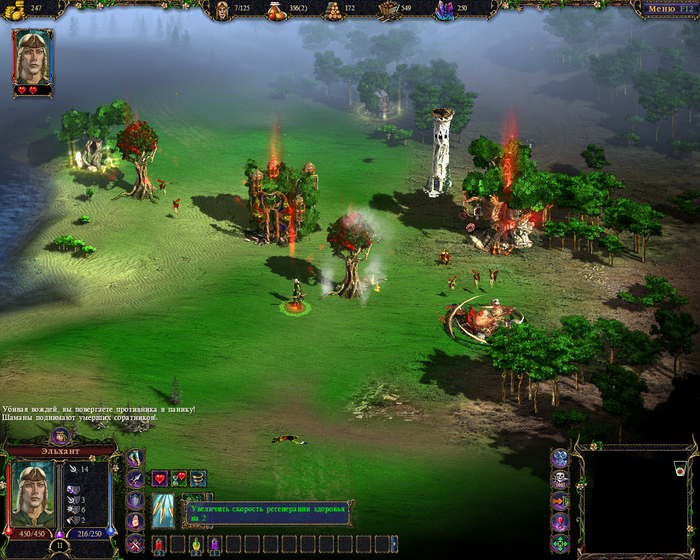Use the purple potion in the item belt
Screen dimensions: 700x560
(x=213, y=545)
